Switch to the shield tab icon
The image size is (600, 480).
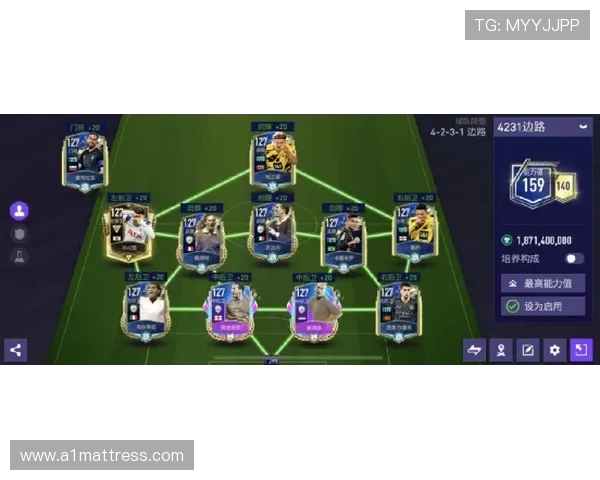(x=18, y=233)
